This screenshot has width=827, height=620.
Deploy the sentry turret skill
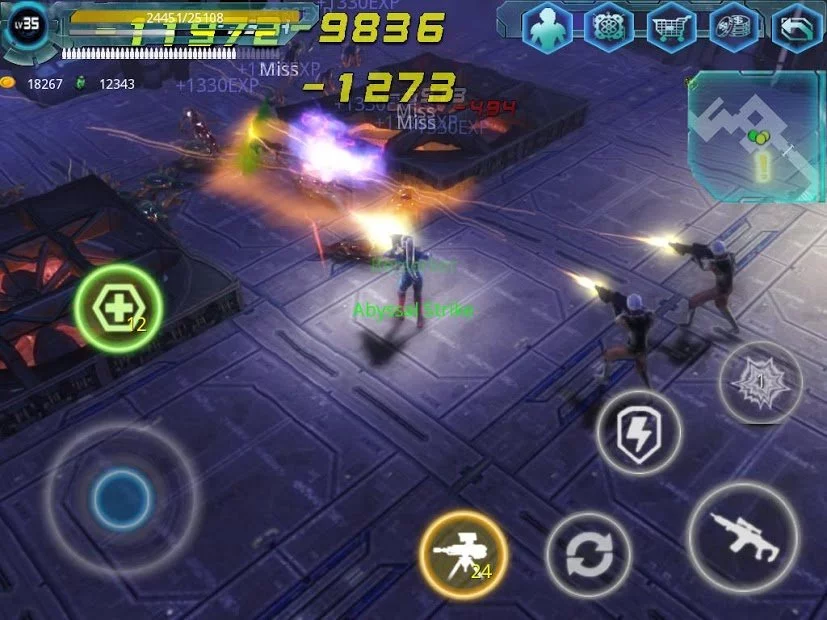pyautogui.click(x=463, y=552)
